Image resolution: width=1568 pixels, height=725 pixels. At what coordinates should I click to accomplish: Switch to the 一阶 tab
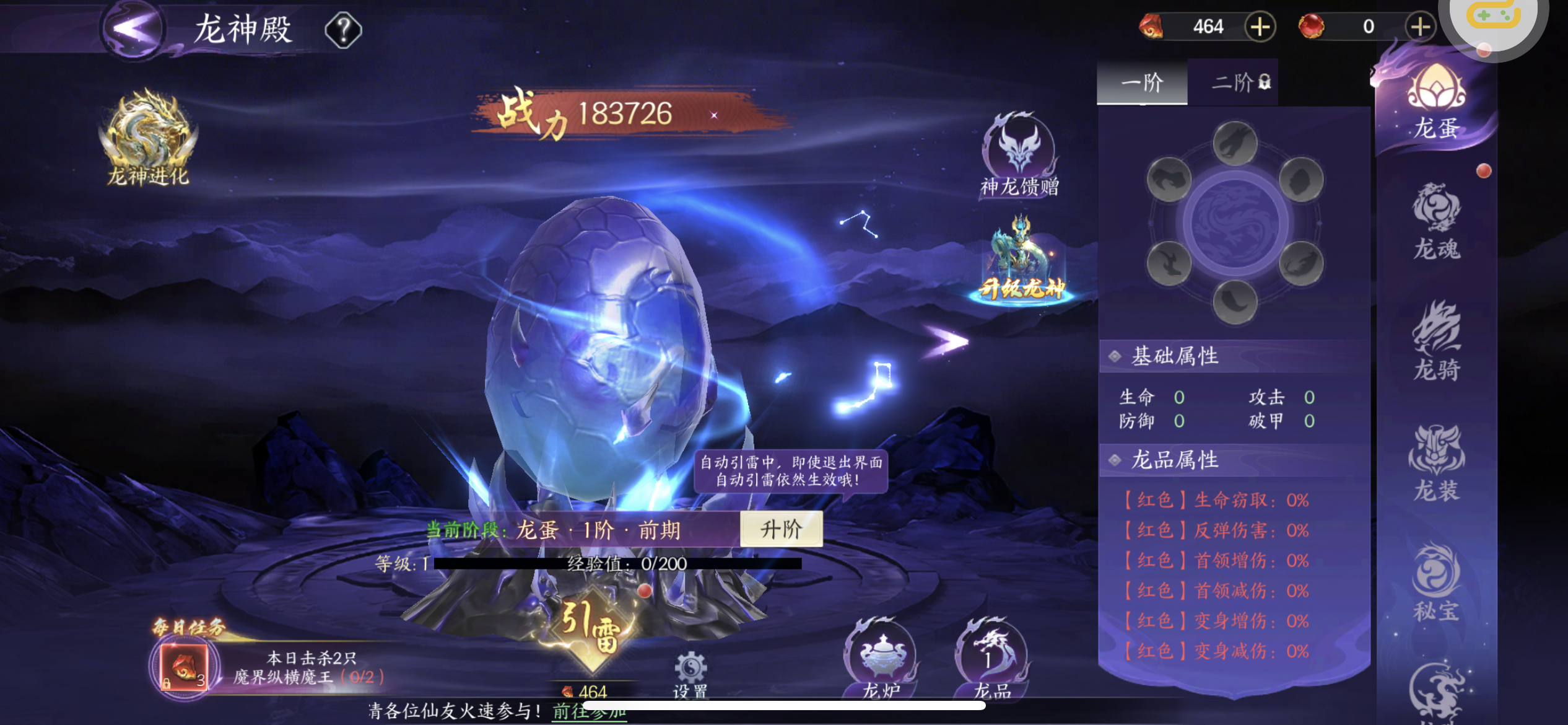1142,82
